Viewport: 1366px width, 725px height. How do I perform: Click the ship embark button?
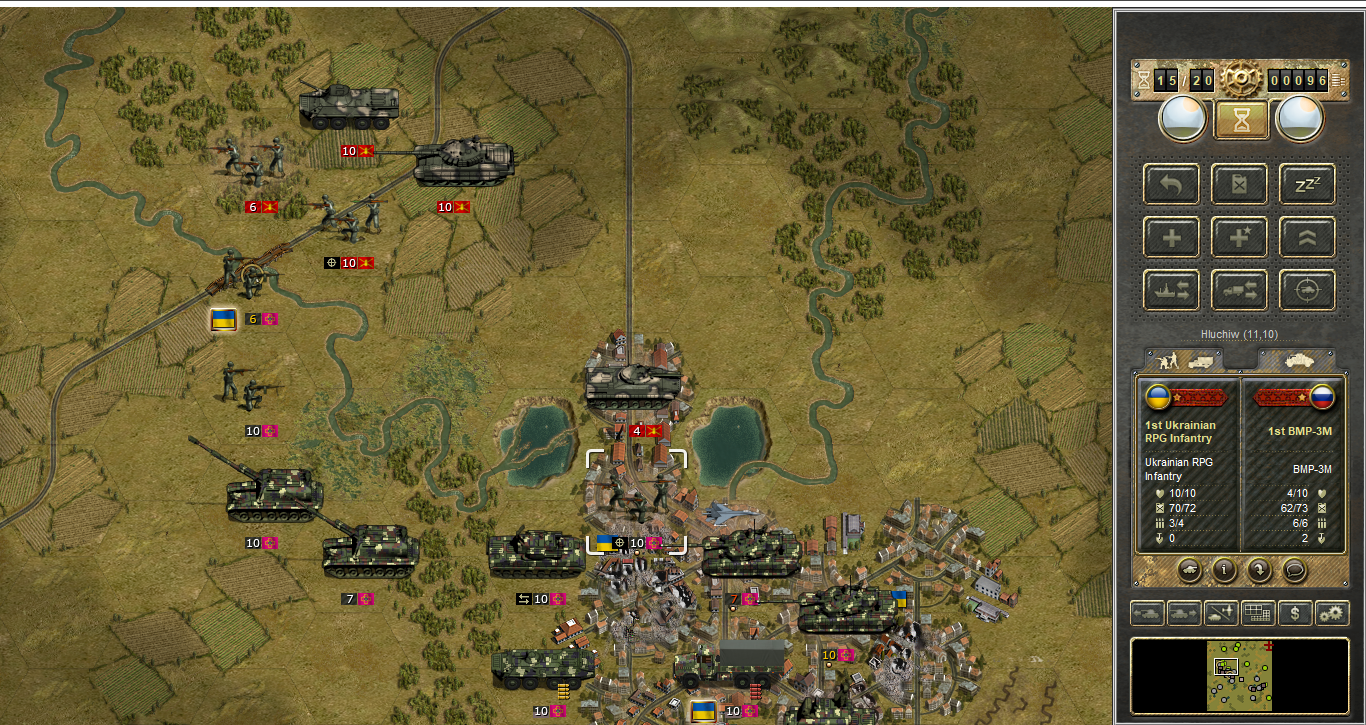(1171, 290)
